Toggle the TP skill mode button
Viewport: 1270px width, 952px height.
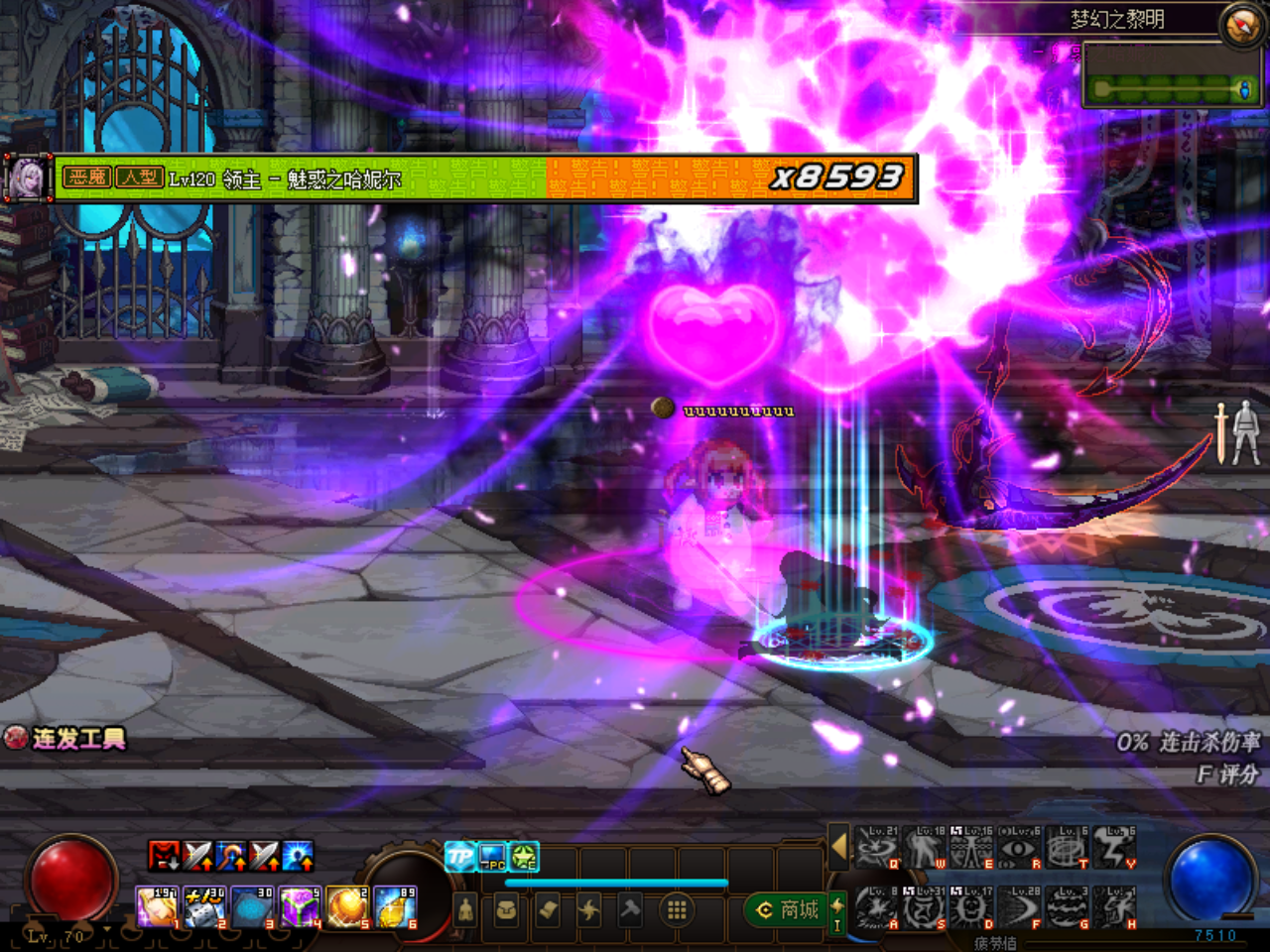point(460,856)
